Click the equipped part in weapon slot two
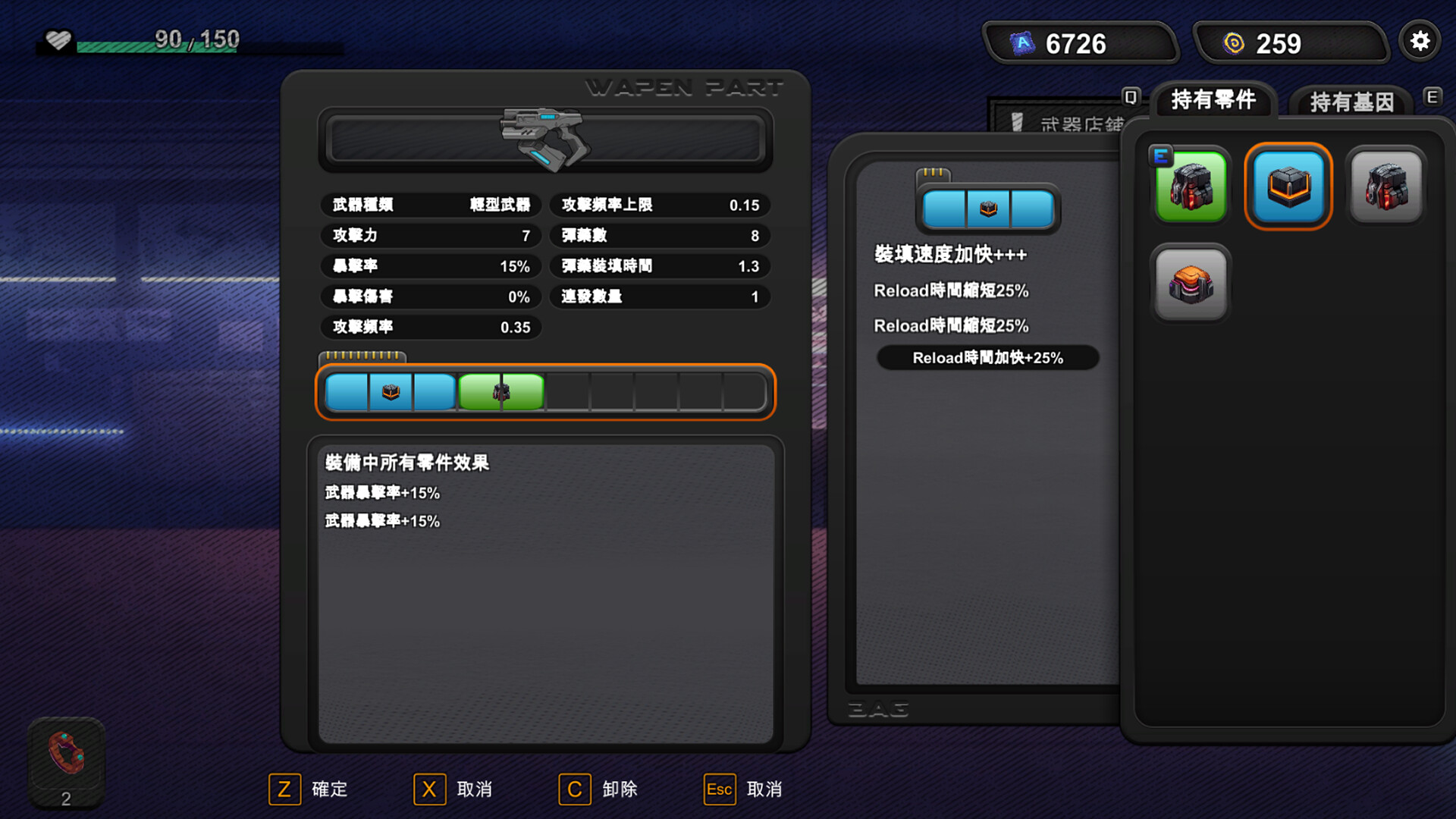This screenshot has height=819, width=1456. (x=389, y=391)
